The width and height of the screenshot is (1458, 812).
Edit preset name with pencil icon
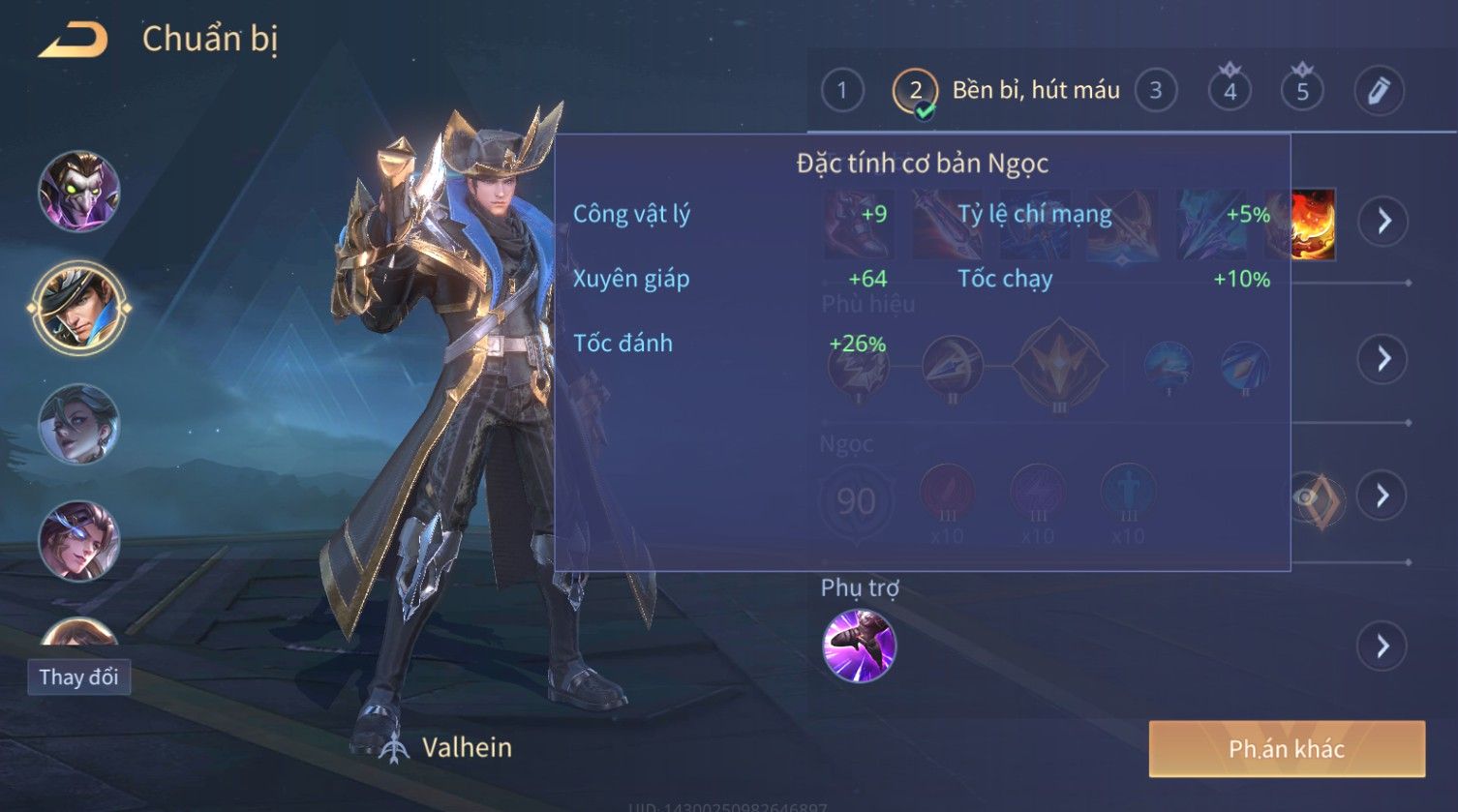click(x=1379, y=91)
